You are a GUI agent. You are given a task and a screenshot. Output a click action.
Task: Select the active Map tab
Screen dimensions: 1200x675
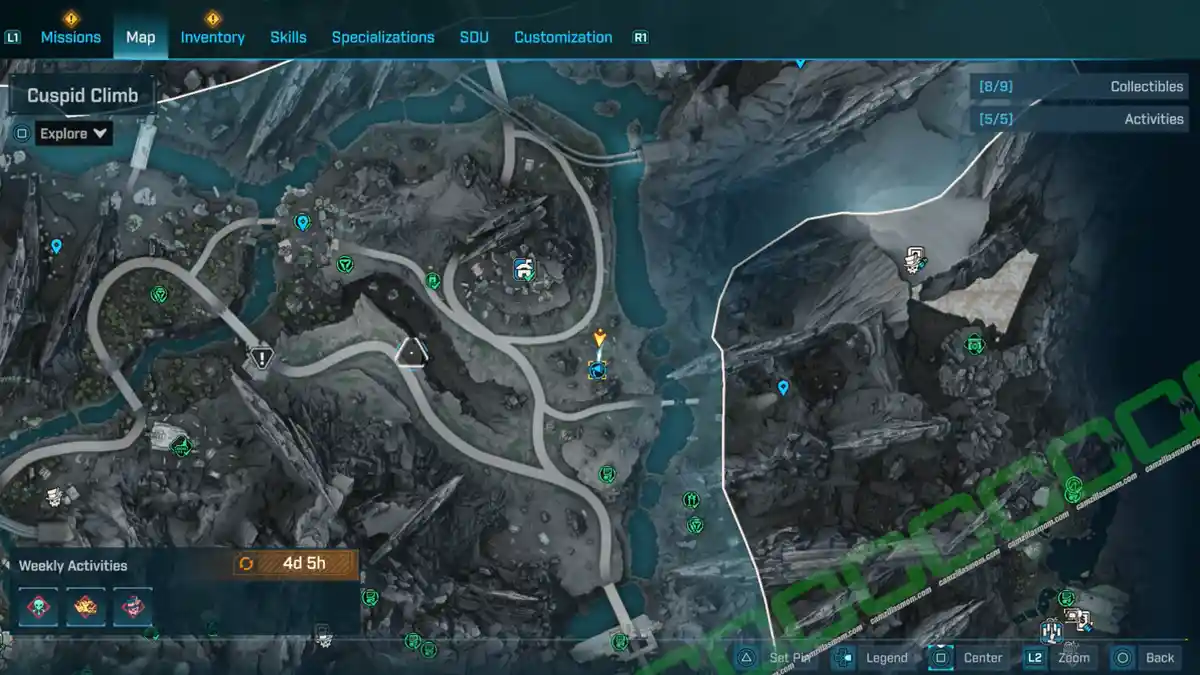pyautogui.click(x=140, y=37)
